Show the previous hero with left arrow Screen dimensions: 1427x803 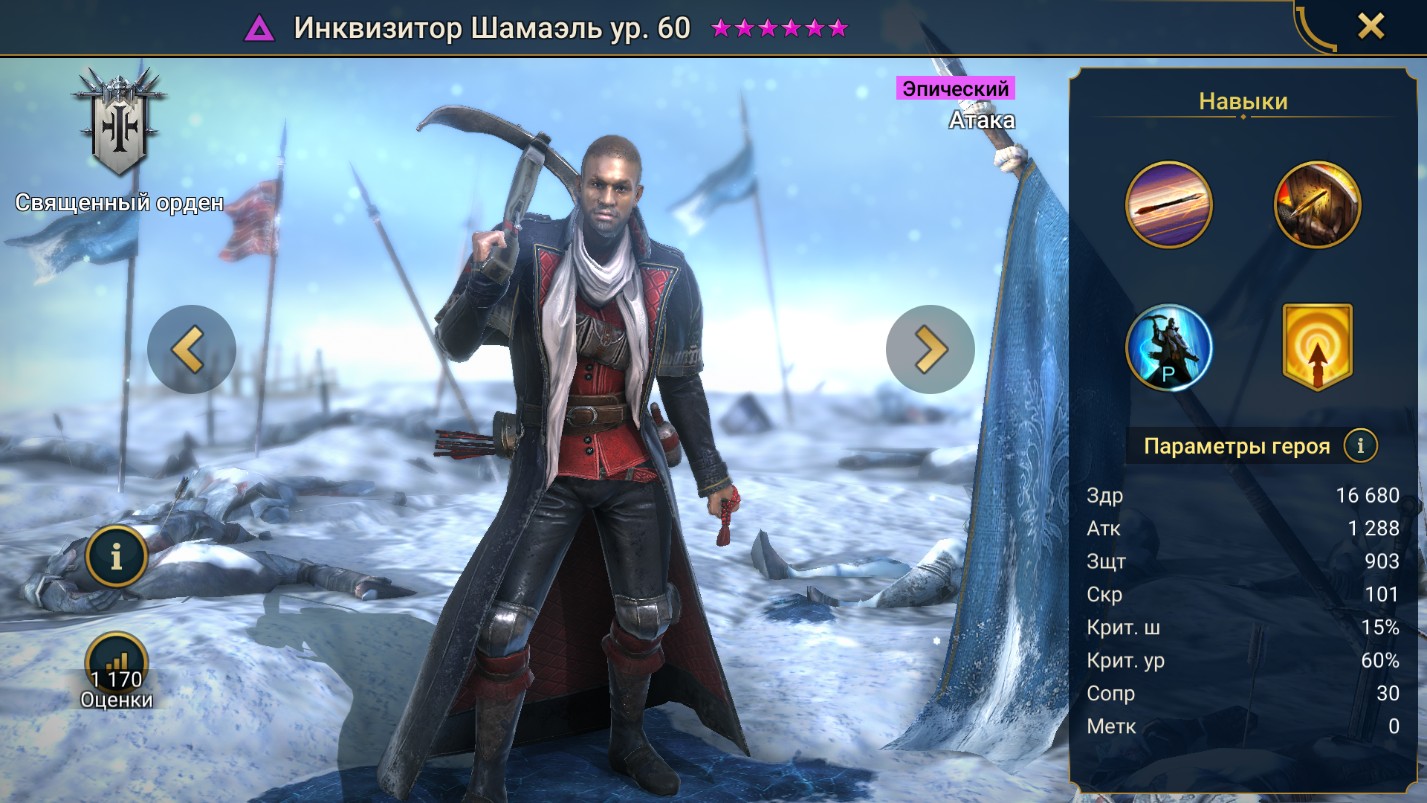point(191,349)
